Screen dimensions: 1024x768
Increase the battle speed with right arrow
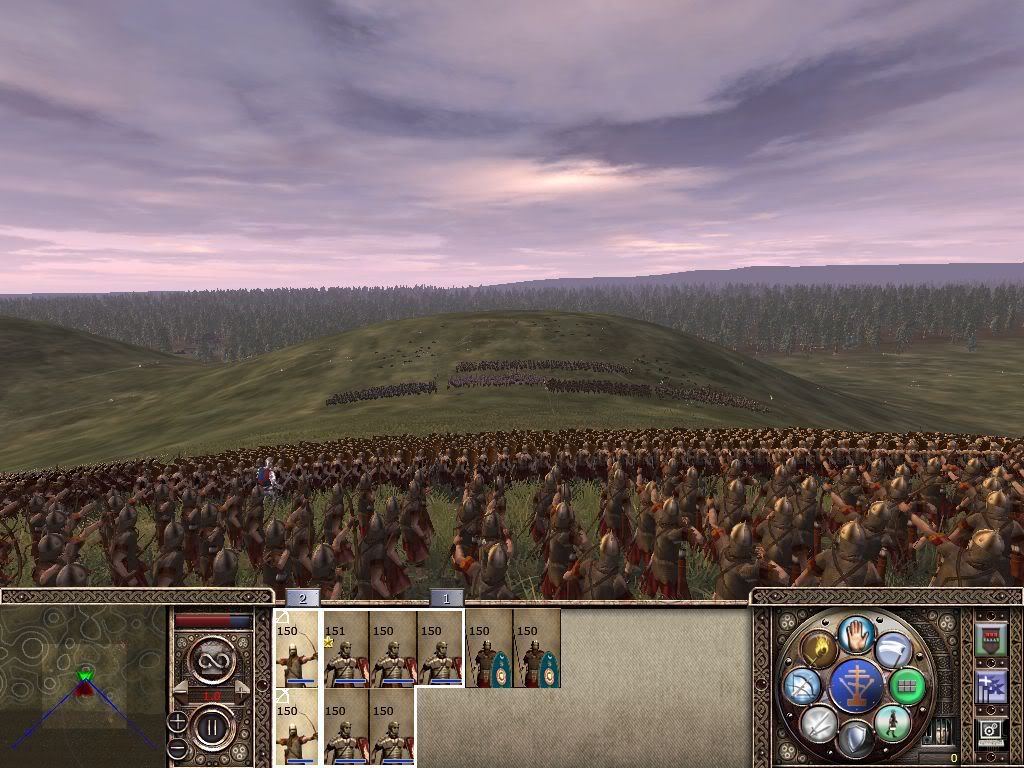click(x=245, y=690)
